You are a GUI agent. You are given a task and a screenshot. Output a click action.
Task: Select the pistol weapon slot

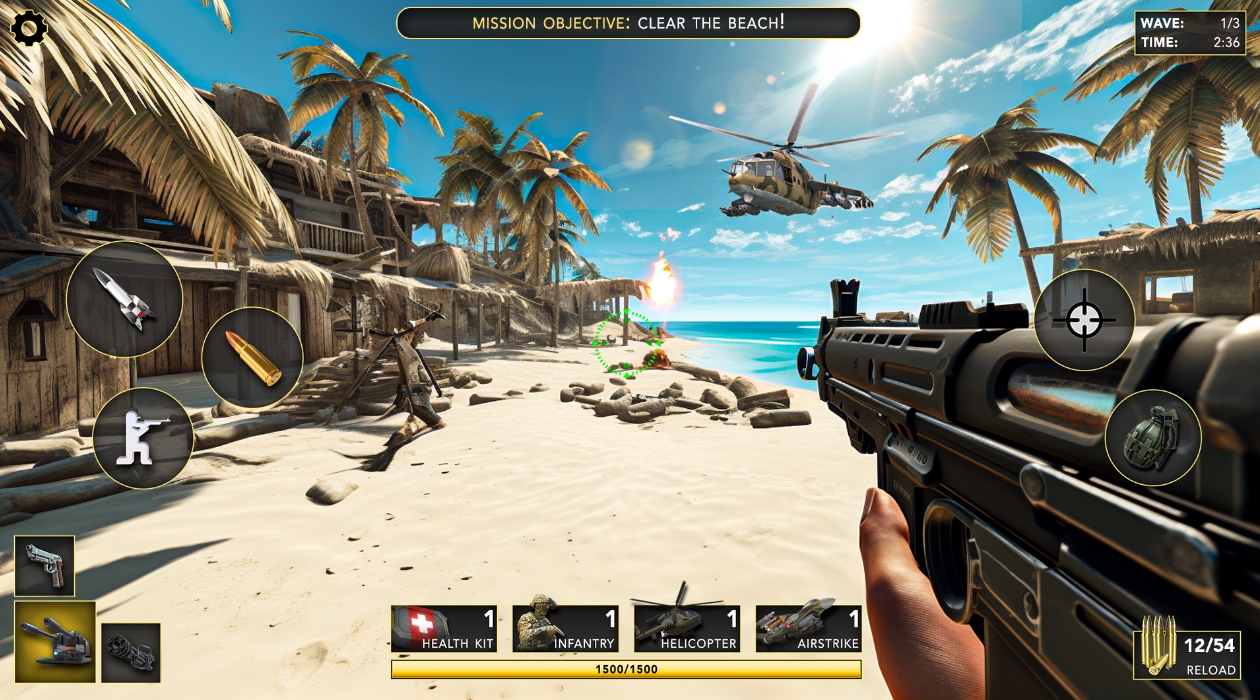click(44, 566)
